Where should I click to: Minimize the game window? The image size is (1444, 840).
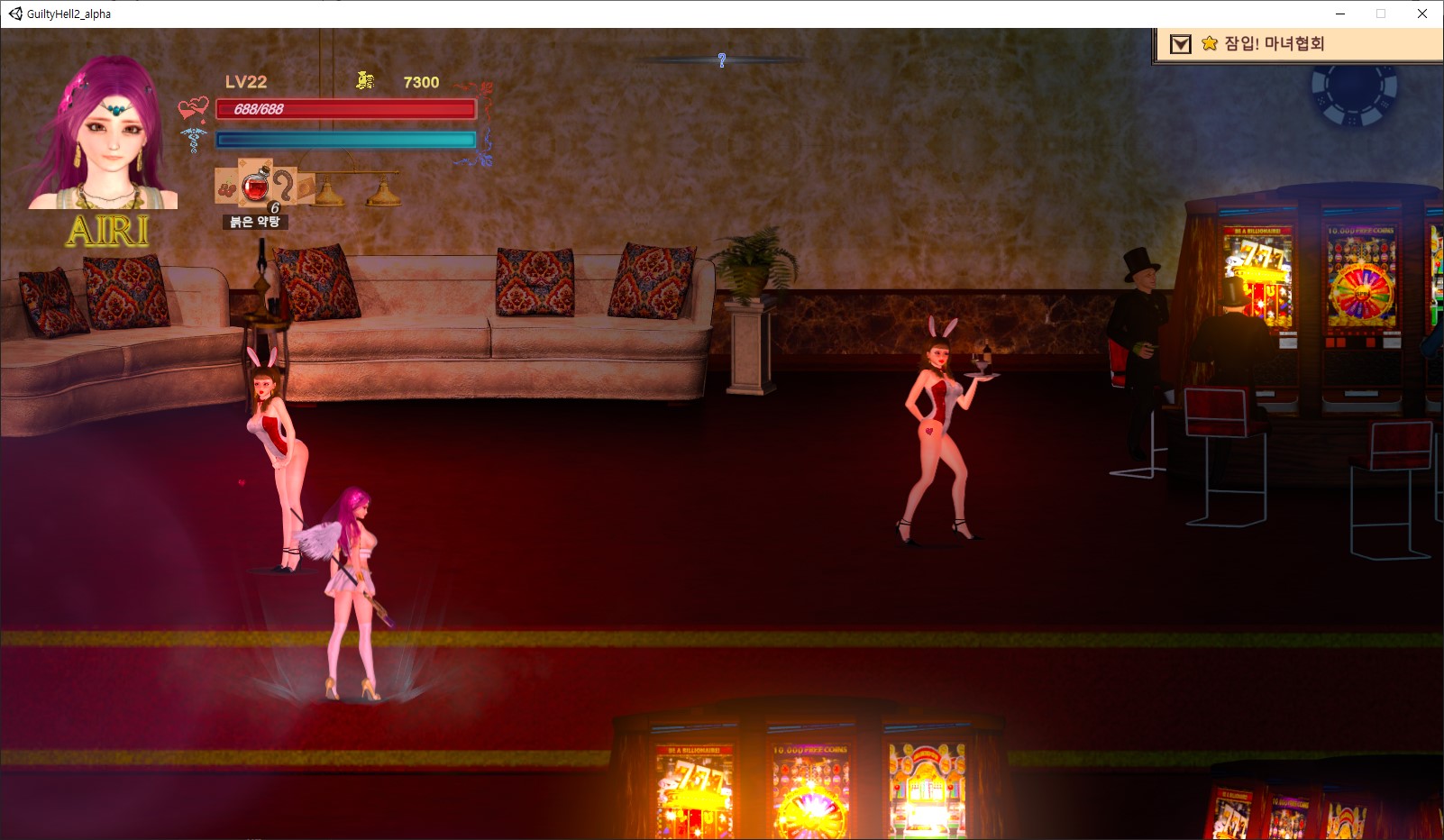[1339, 14]
